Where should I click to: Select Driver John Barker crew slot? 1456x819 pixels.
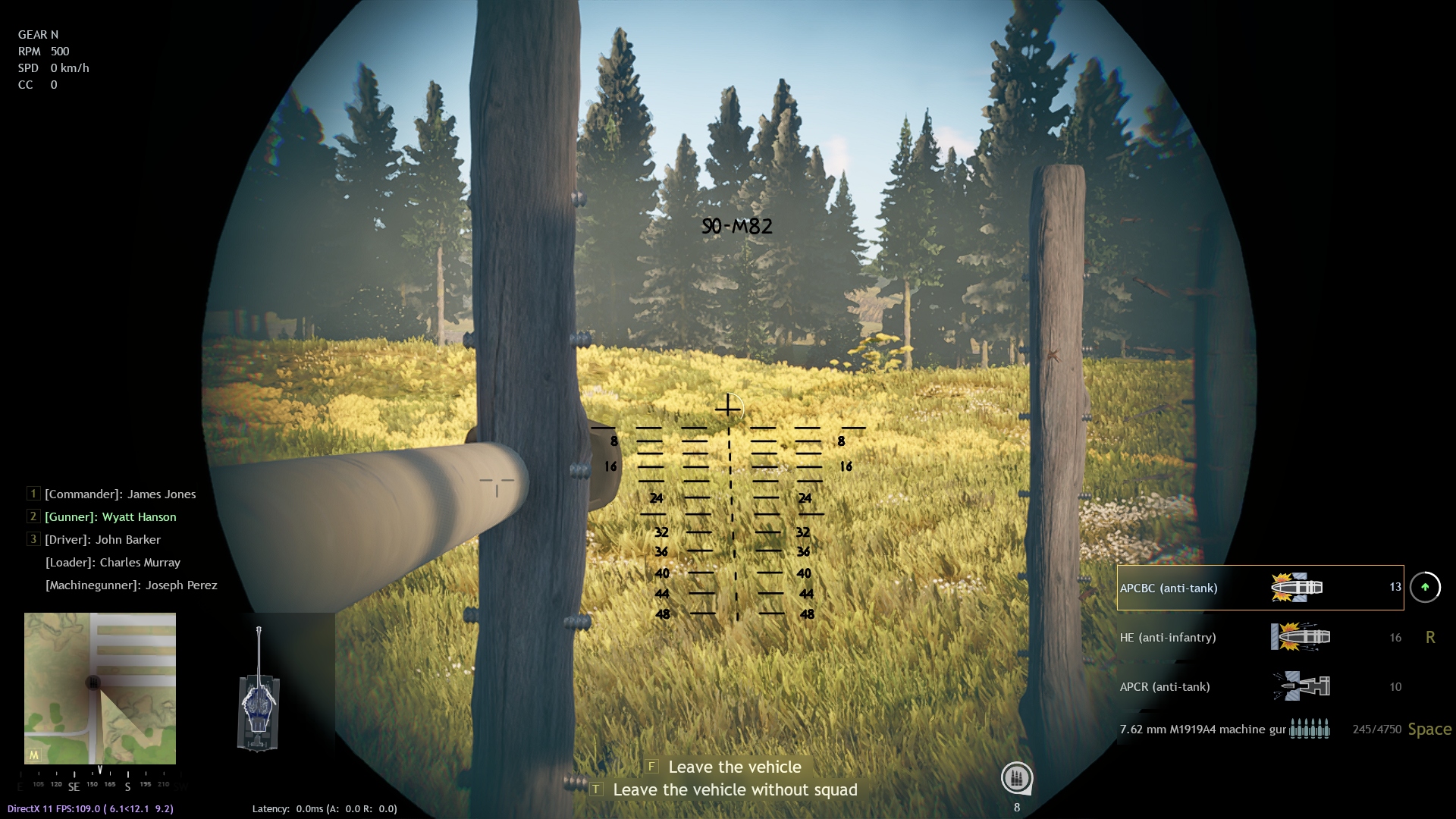point(102,539)
